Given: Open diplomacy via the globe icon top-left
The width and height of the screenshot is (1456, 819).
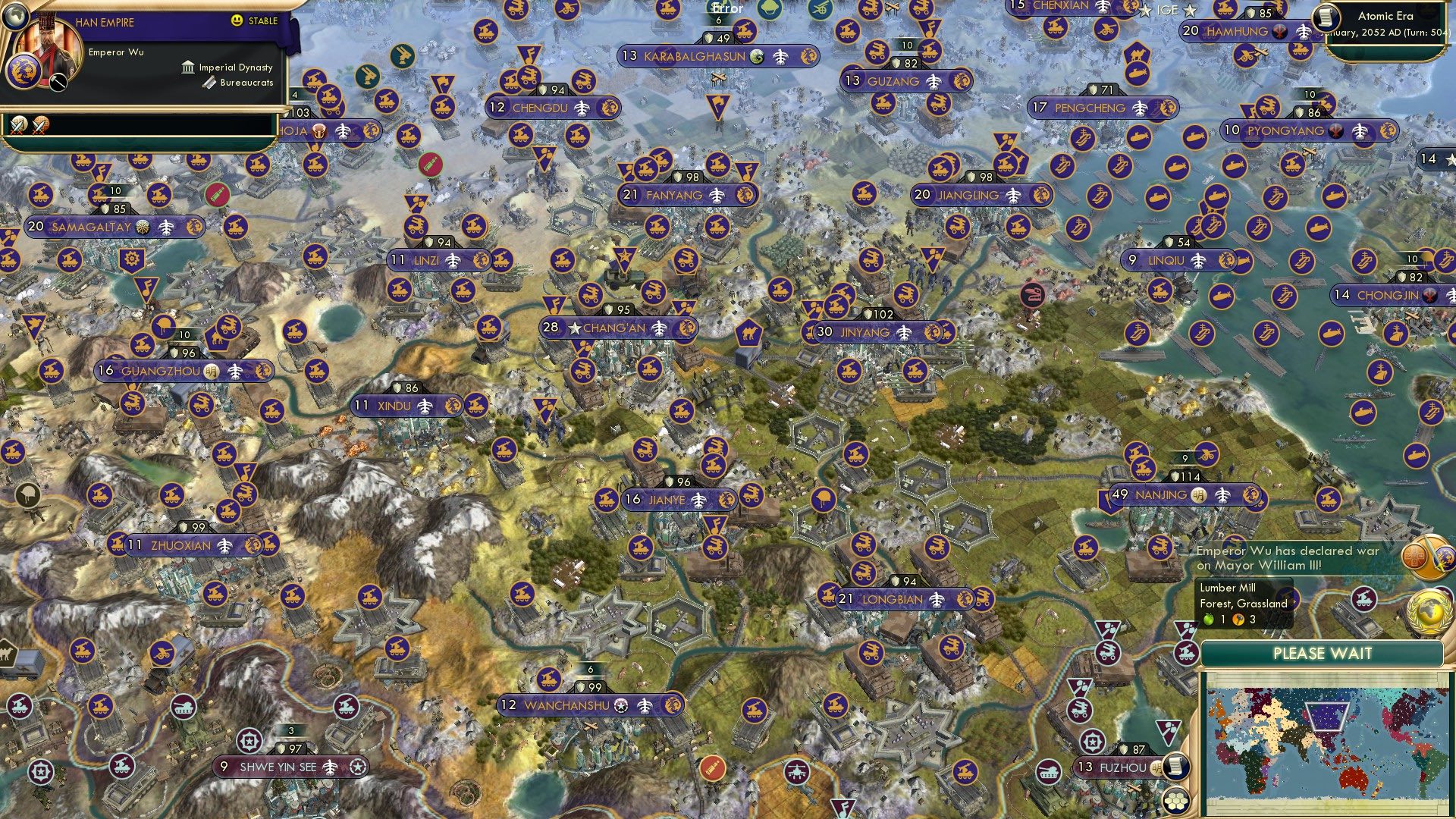Looking at the screenshot, I should pos(16,17).
